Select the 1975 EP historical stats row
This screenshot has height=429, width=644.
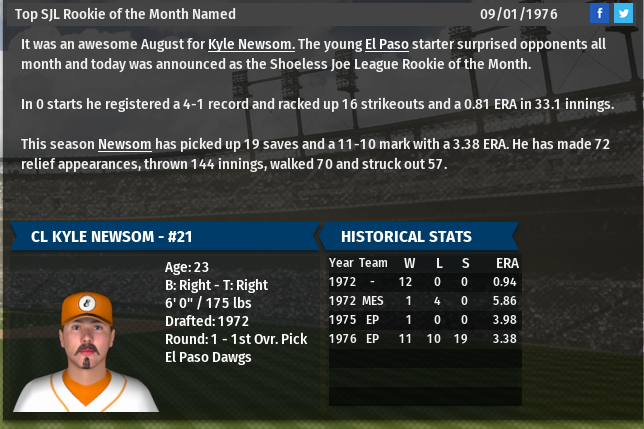424,319
